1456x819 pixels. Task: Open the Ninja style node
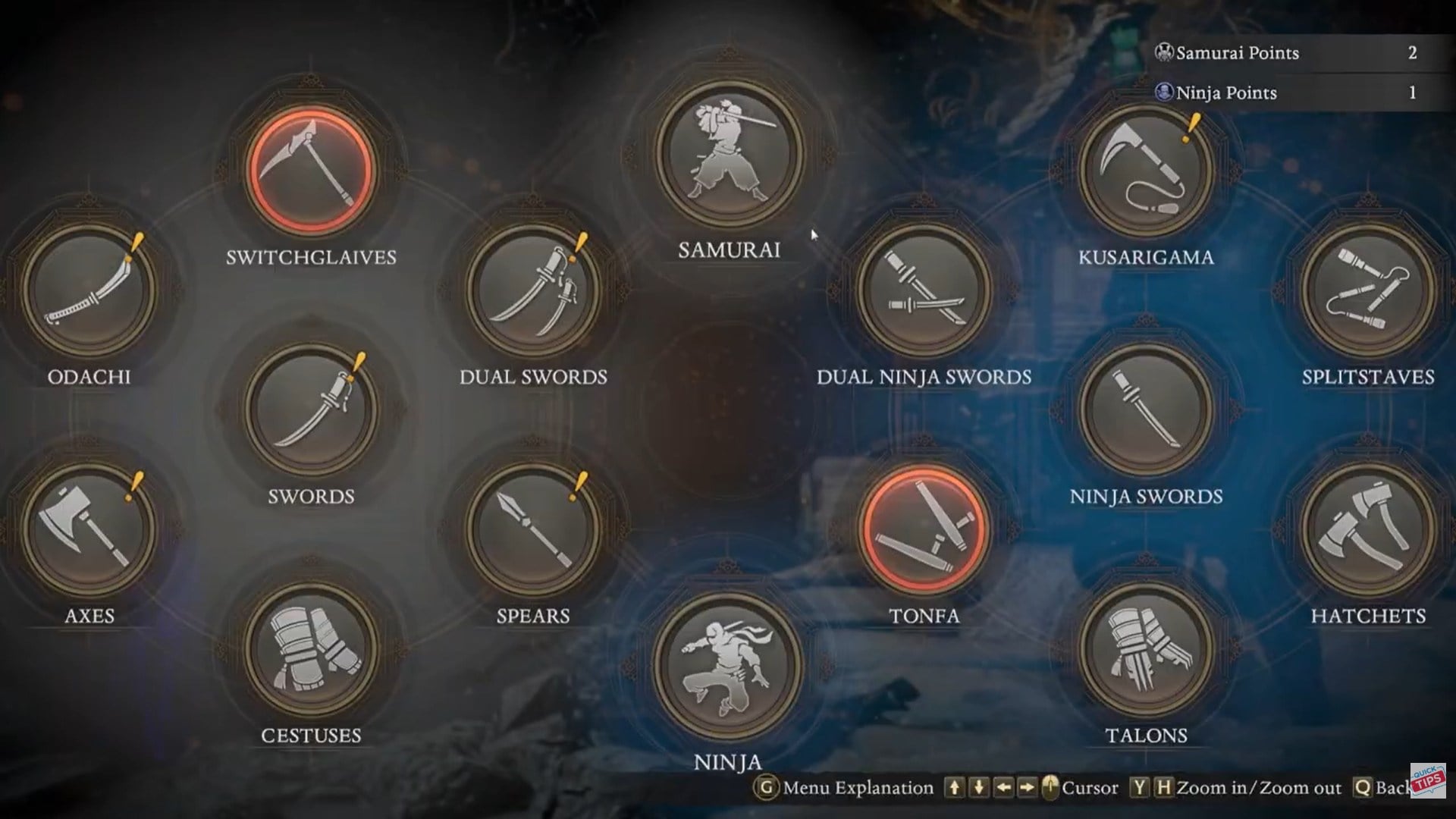pos(728,666)
